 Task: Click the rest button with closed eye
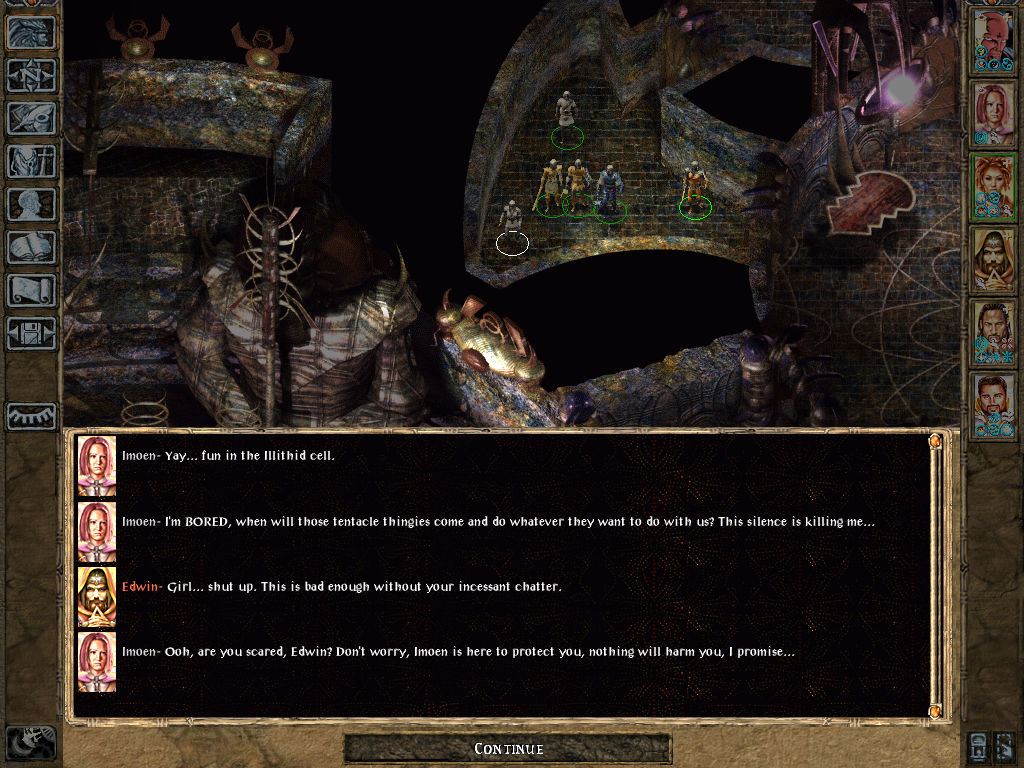tap(31, 417)
